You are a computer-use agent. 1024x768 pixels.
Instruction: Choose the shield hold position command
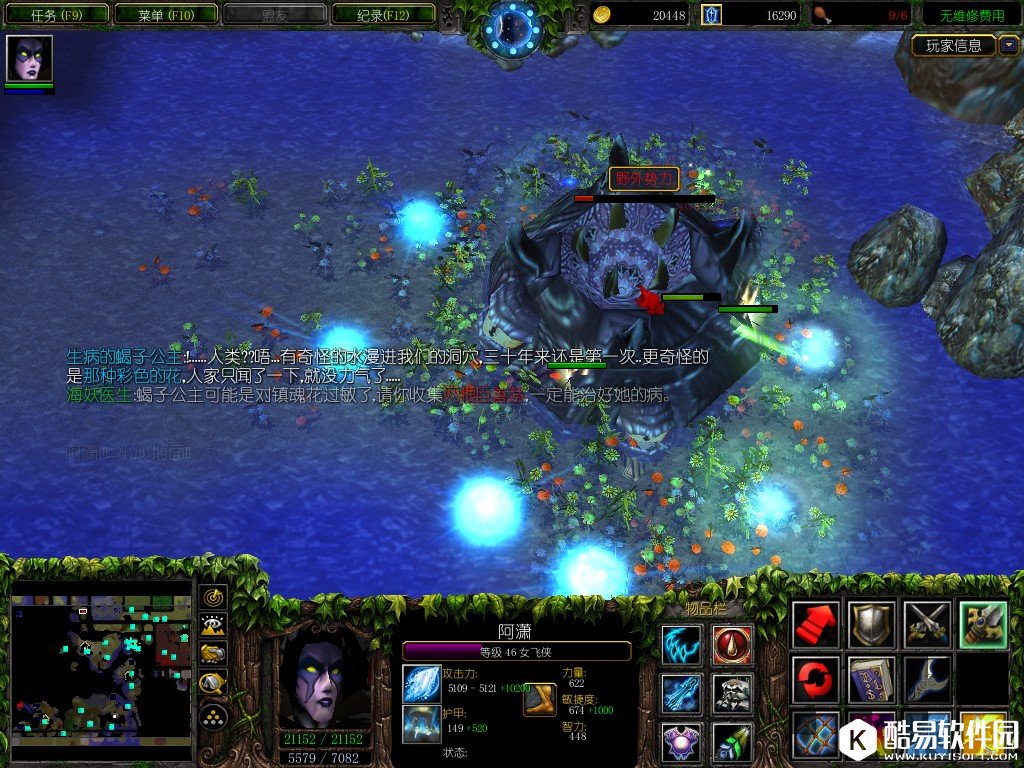pos(870,625)
